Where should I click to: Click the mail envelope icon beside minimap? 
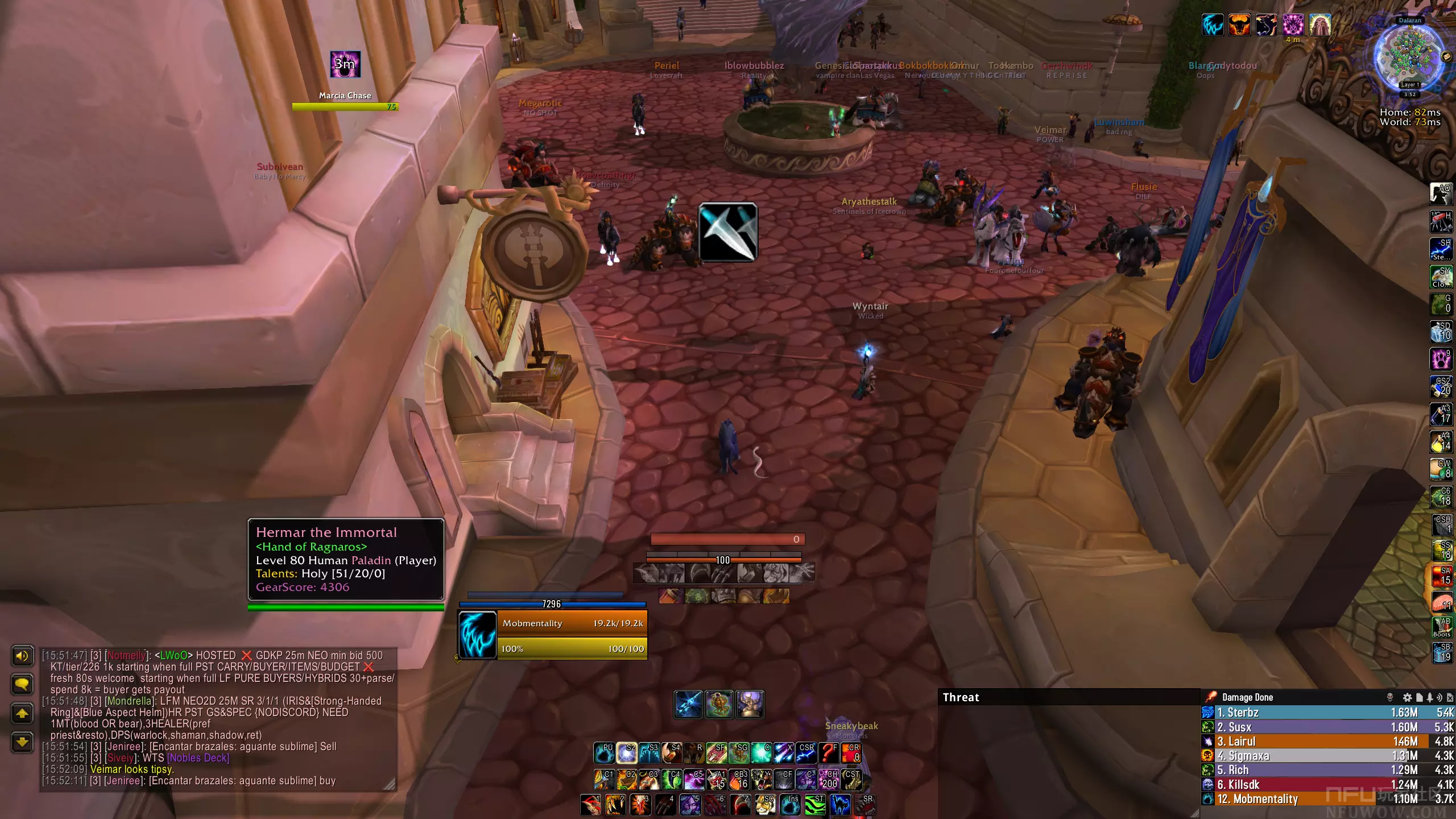[x=1446, y=57]
